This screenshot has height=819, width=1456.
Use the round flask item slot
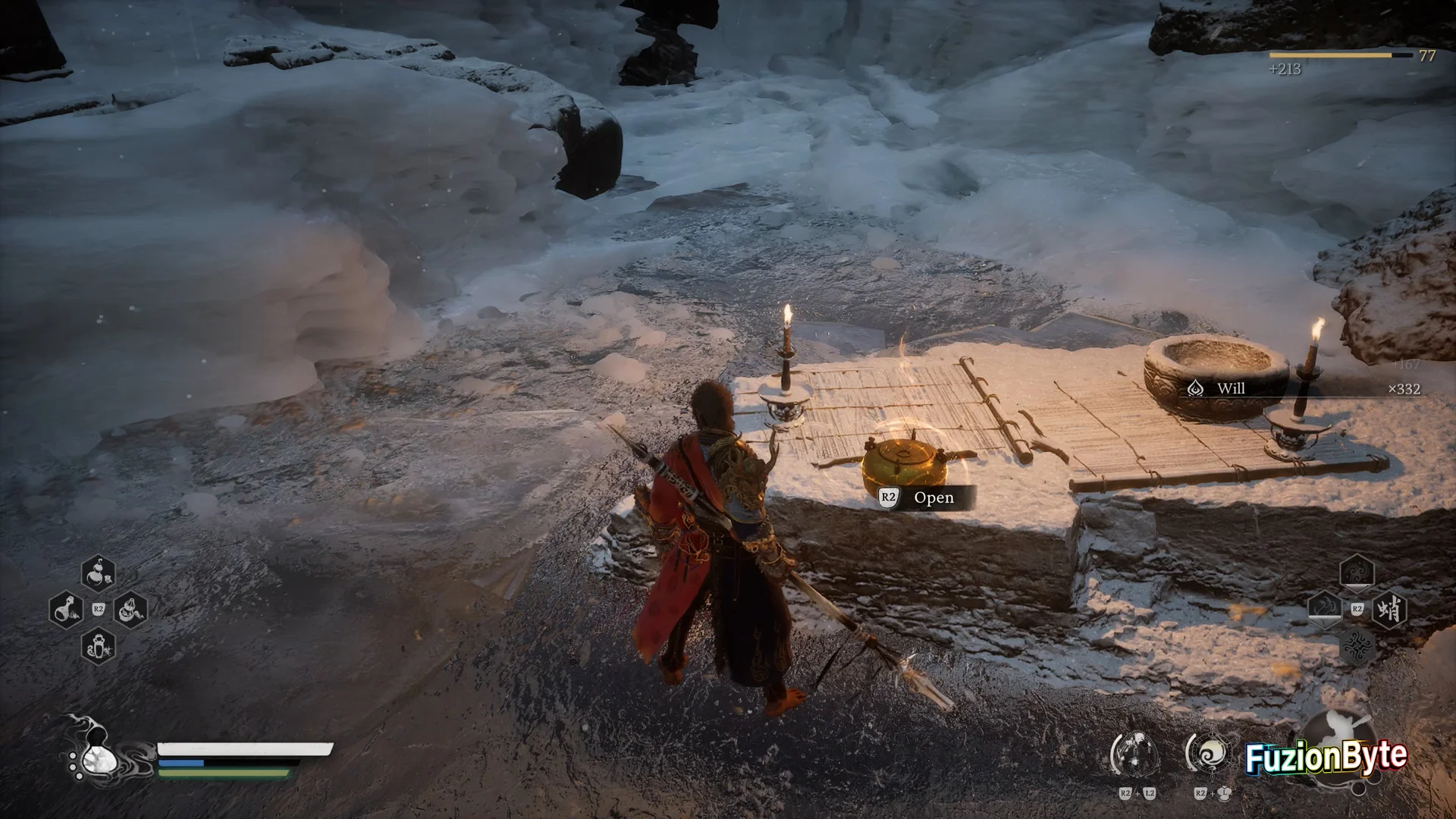pos(65,609)
